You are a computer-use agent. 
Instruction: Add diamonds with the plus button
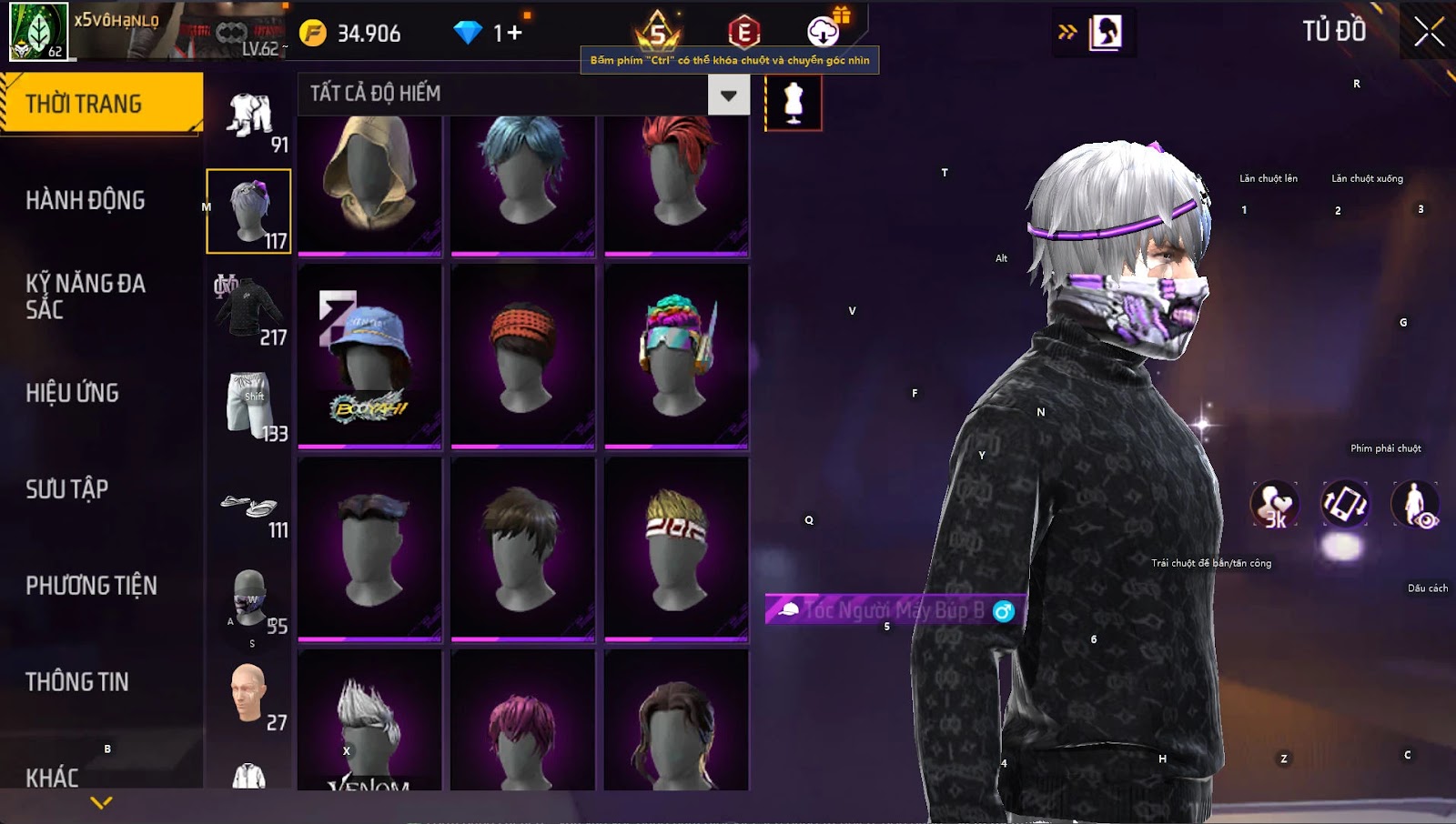click(514, 34)
